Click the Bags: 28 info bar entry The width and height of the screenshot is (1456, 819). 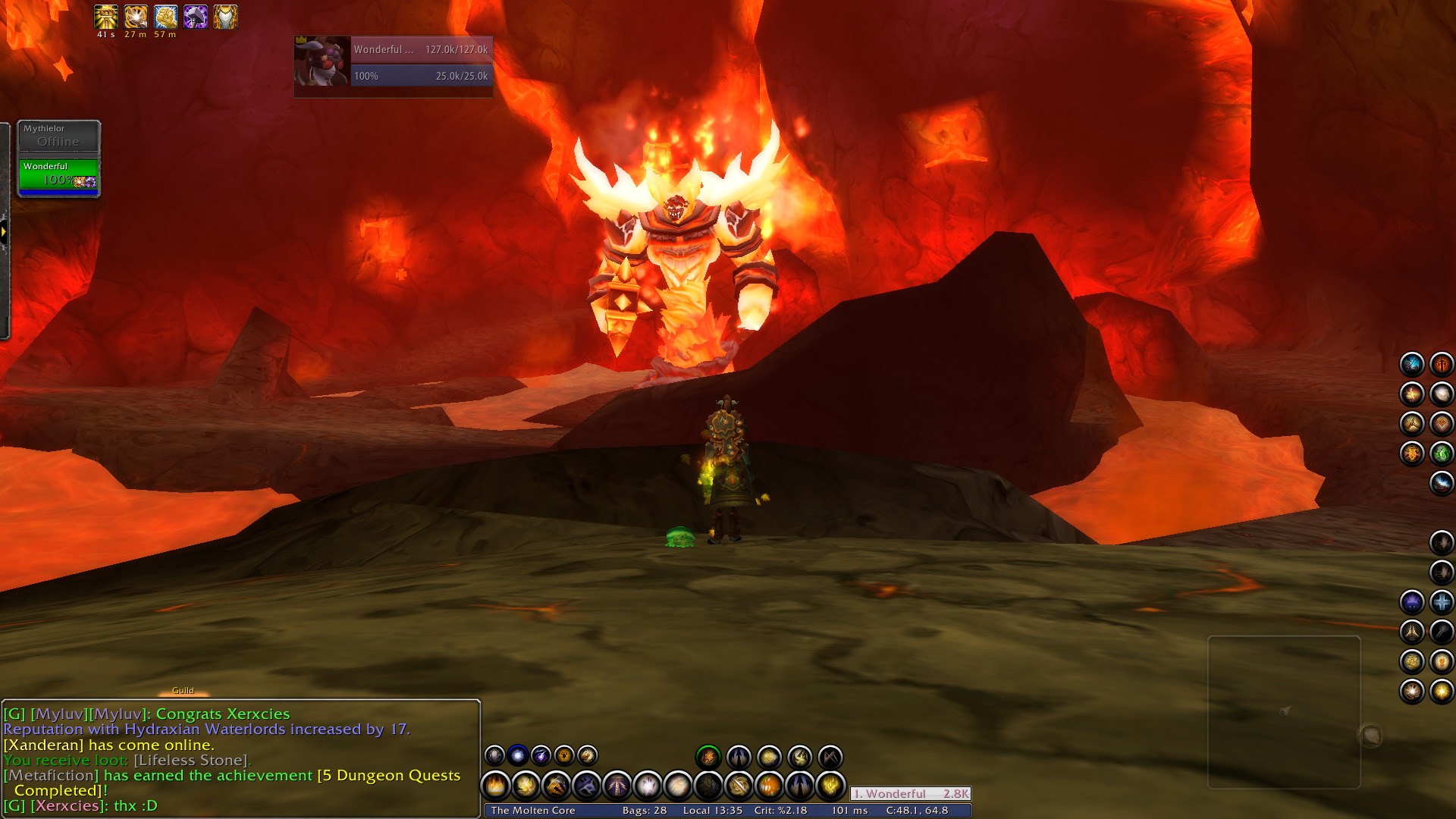[644, 810]
